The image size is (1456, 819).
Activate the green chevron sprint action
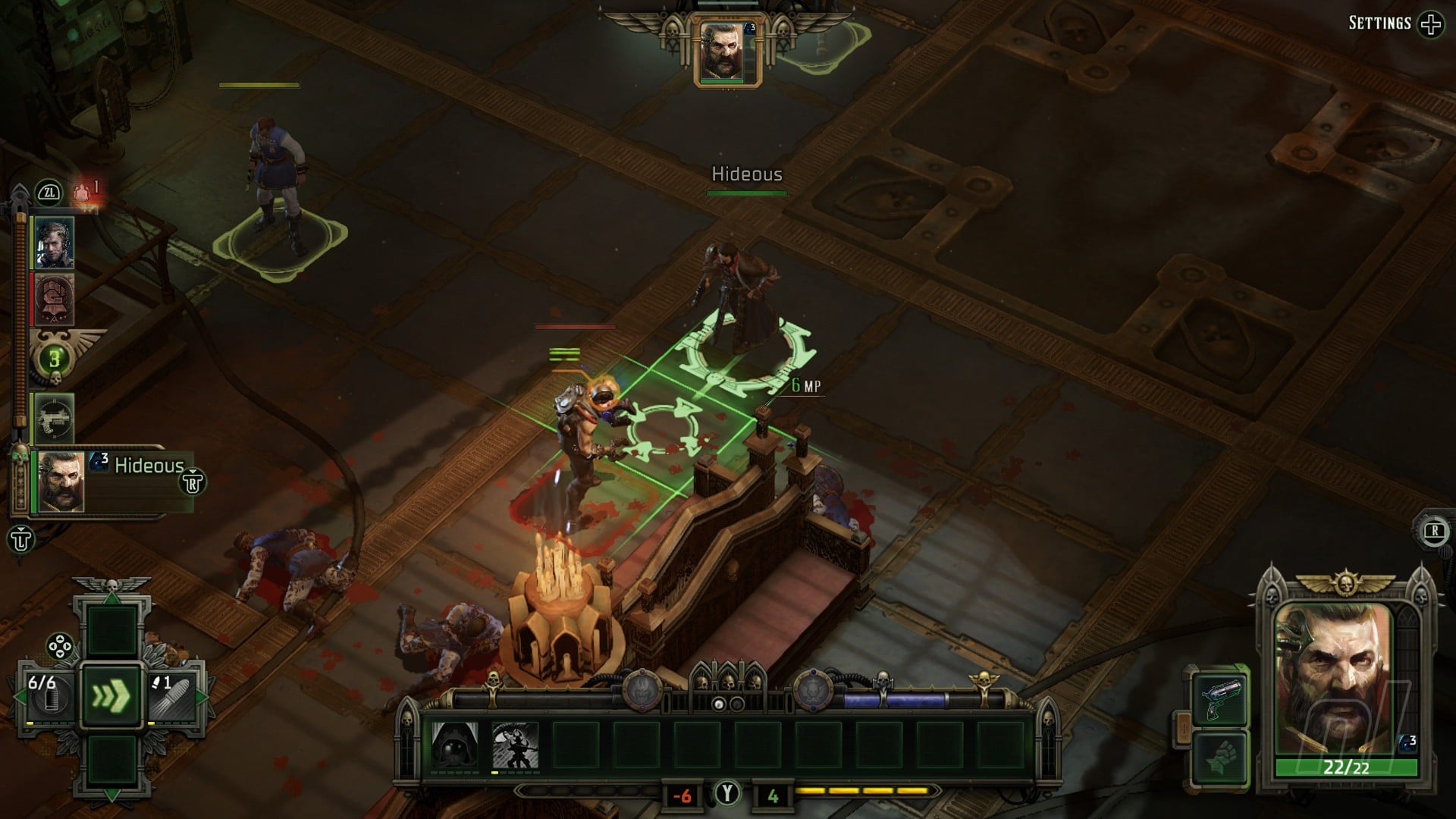(111, 696)
